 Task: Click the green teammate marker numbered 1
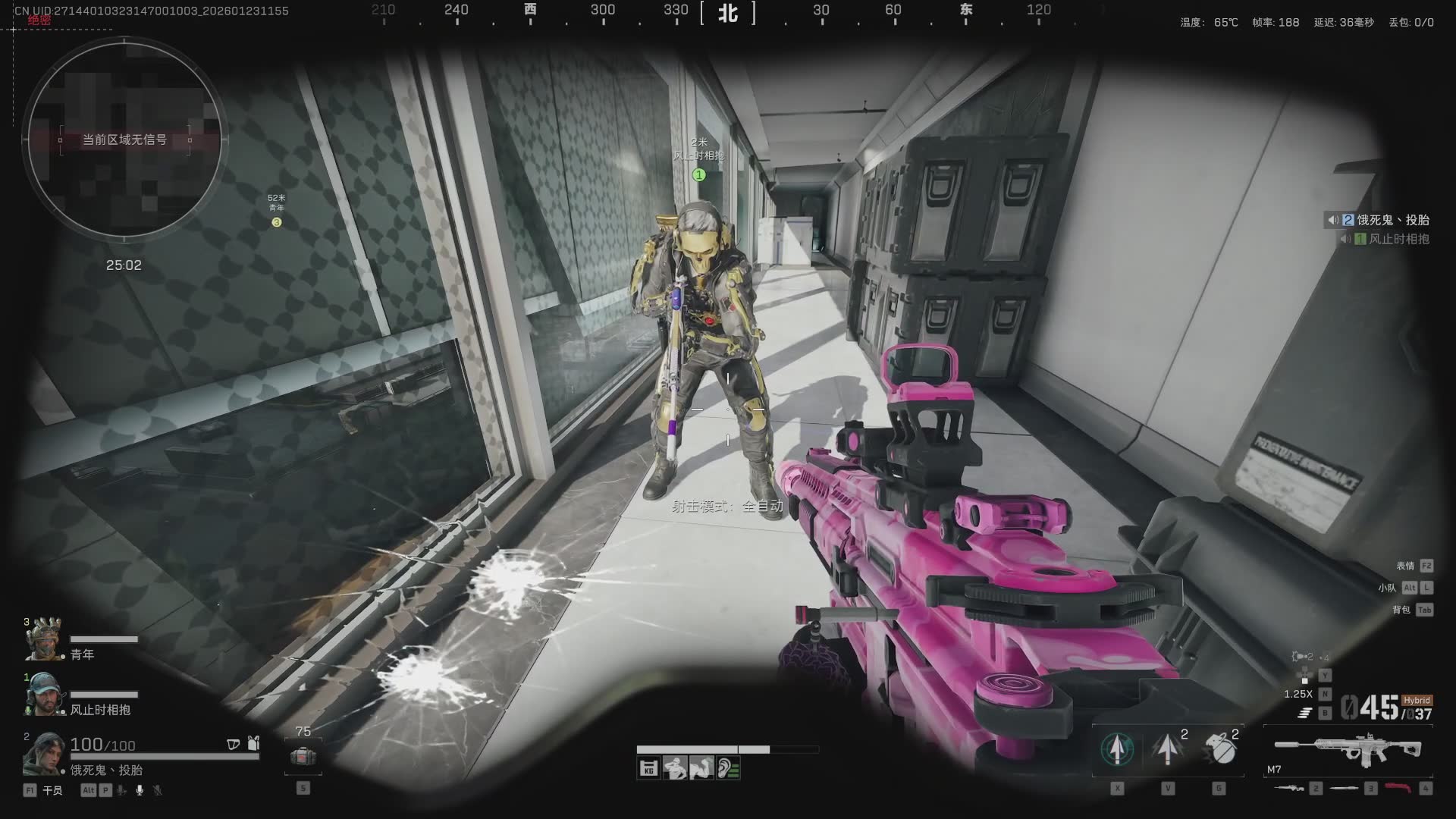coord(699,175)
